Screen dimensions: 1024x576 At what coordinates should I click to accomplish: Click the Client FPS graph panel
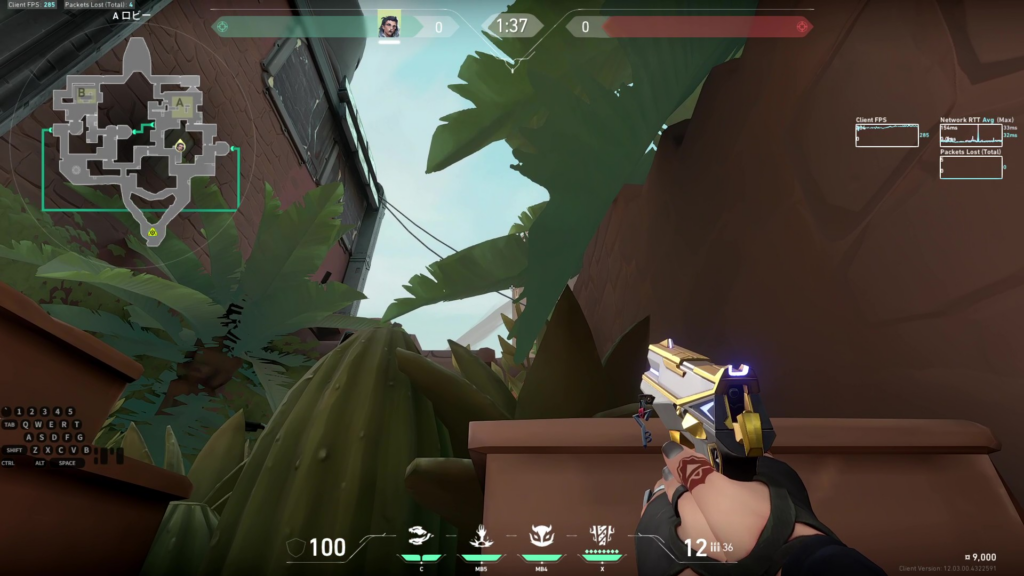coord(886,135)
